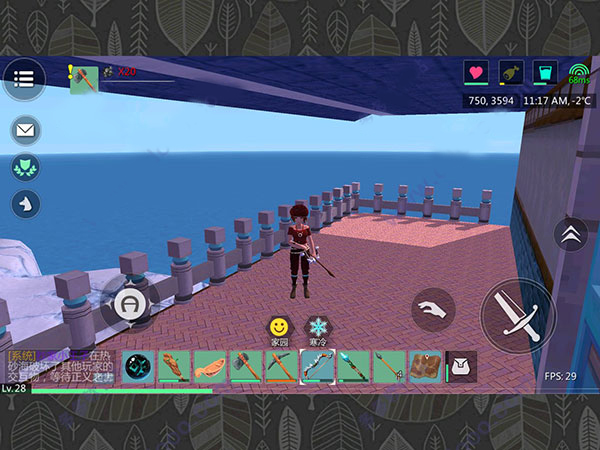
Task: Tap the heart health status icon
Action: coord(475,73)
